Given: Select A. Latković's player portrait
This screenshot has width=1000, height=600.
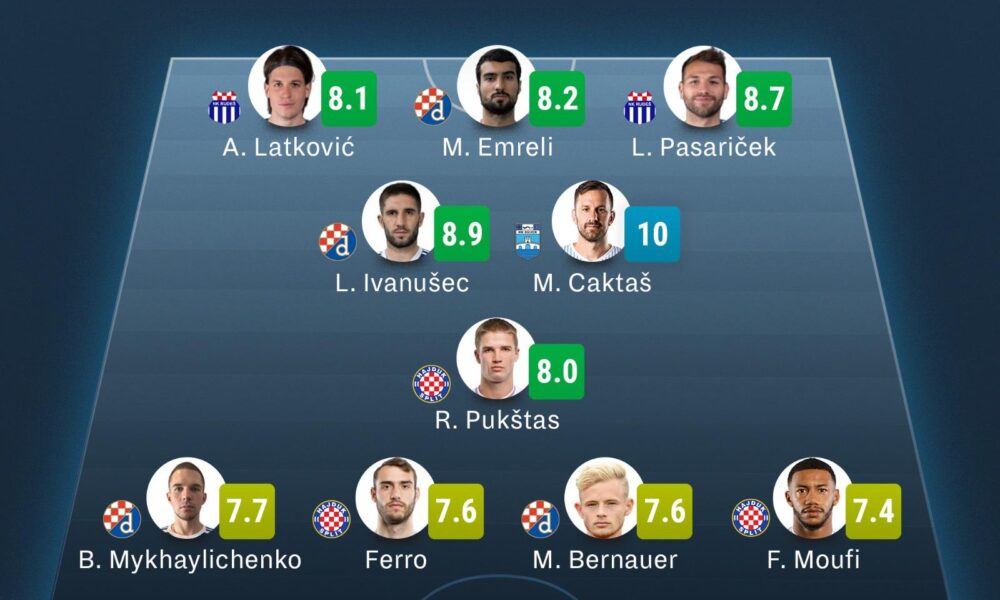Looking at the screenshot, I should 288,85.
